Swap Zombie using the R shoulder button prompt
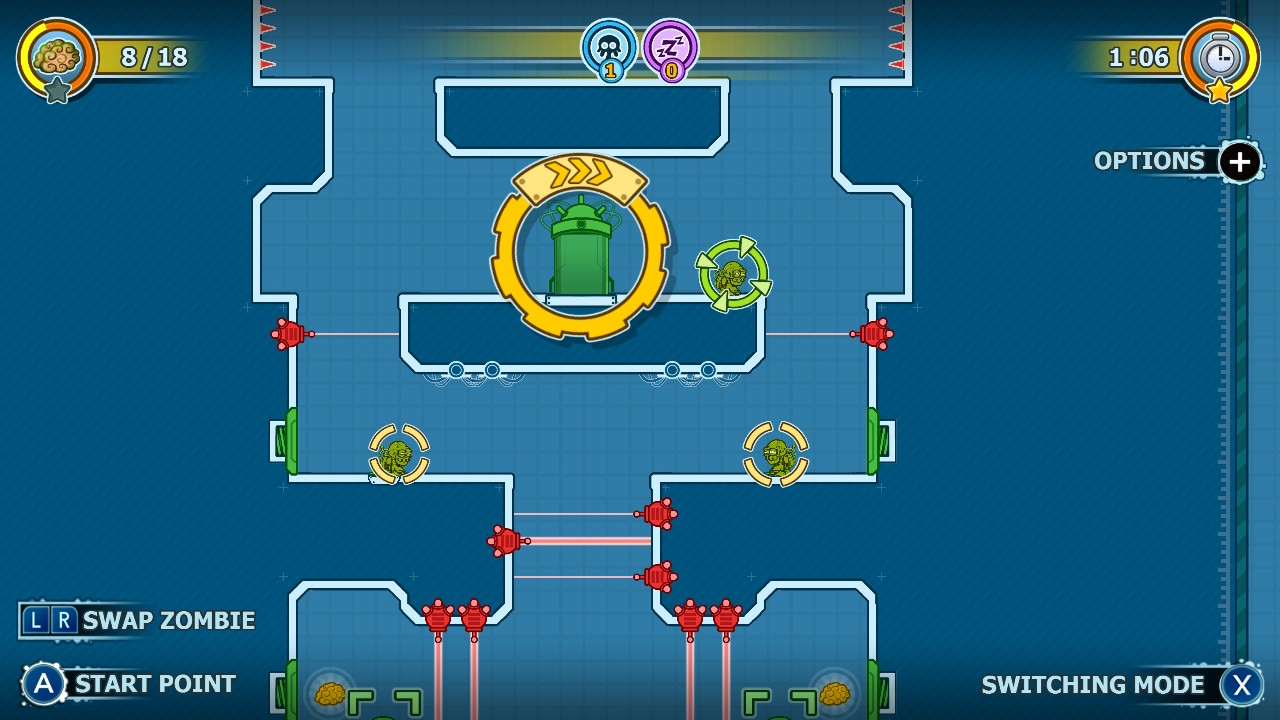Viewport: 1280px width, 720px height. pyautogui.click(x=63, y=620)
